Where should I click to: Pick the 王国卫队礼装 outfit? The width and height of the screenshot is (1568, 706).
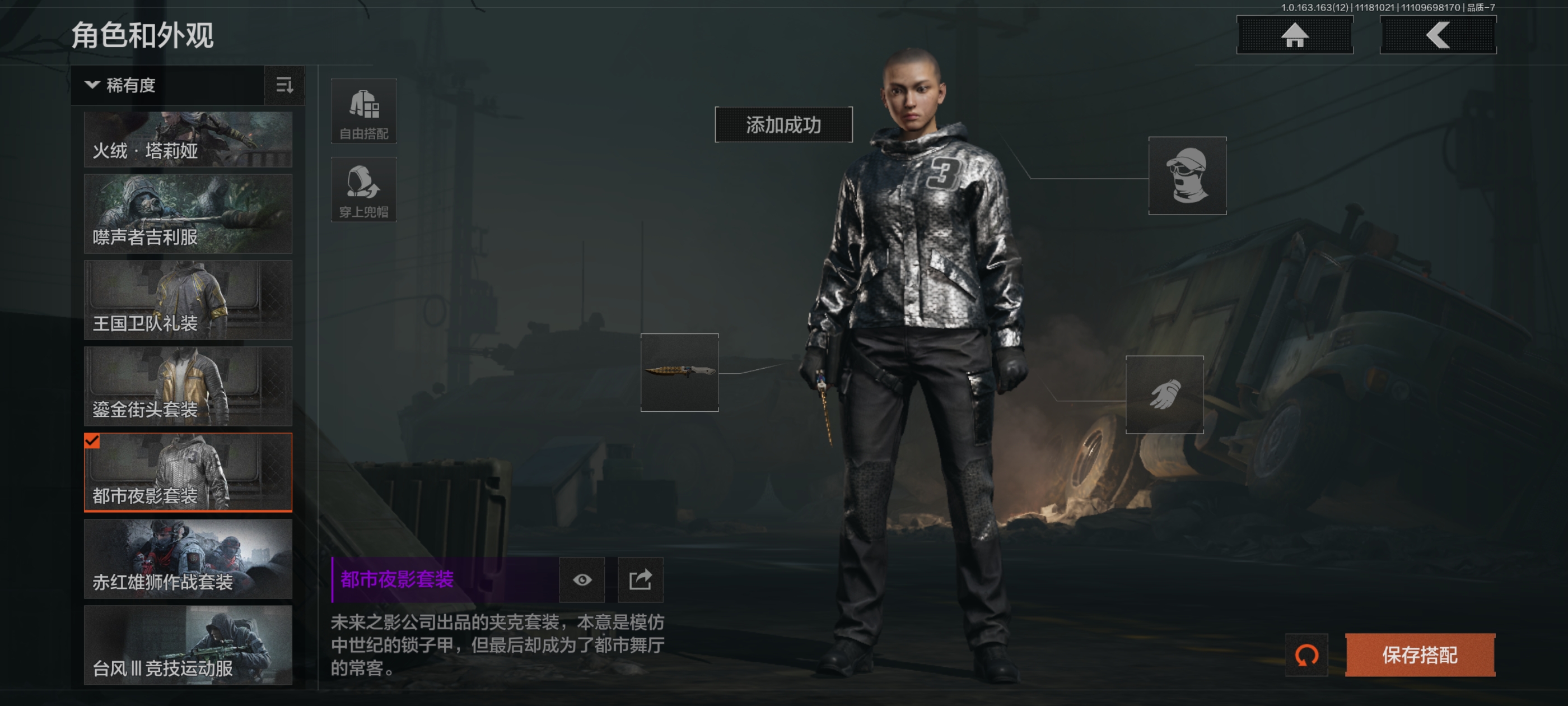coord(188,300)
